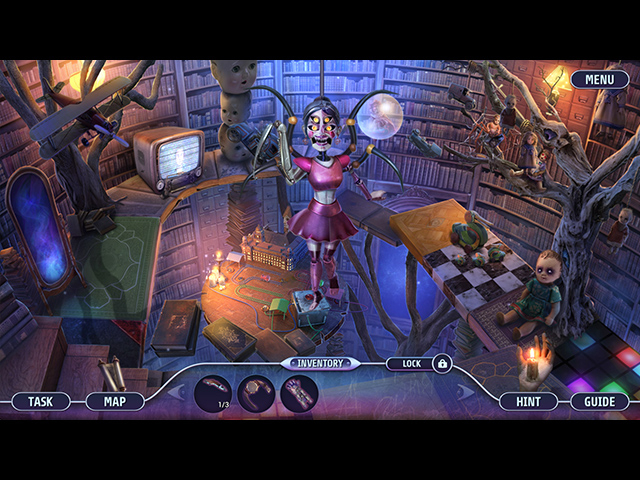The width and height of the screenshot is (640, 480).
Task: Click the right inventory scroll arrow
Action: 464,392
